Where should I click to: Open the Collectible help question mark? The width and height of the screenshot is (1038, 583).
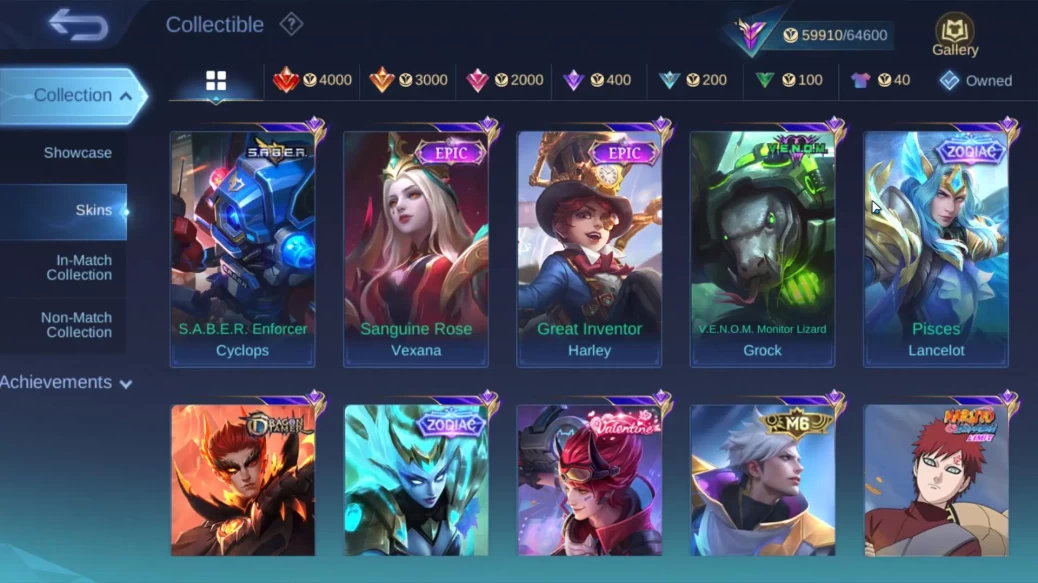coord(291,24)
